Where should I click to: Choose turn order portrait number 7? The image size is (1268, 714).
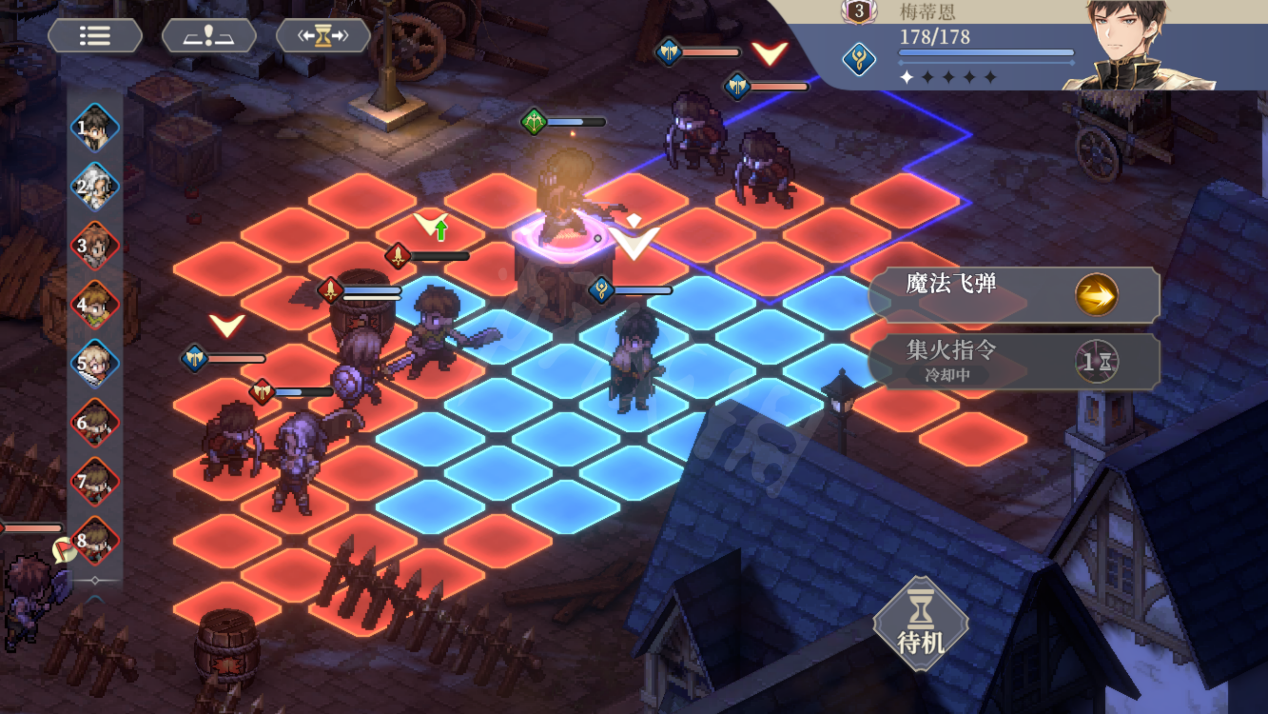(96, 482)
